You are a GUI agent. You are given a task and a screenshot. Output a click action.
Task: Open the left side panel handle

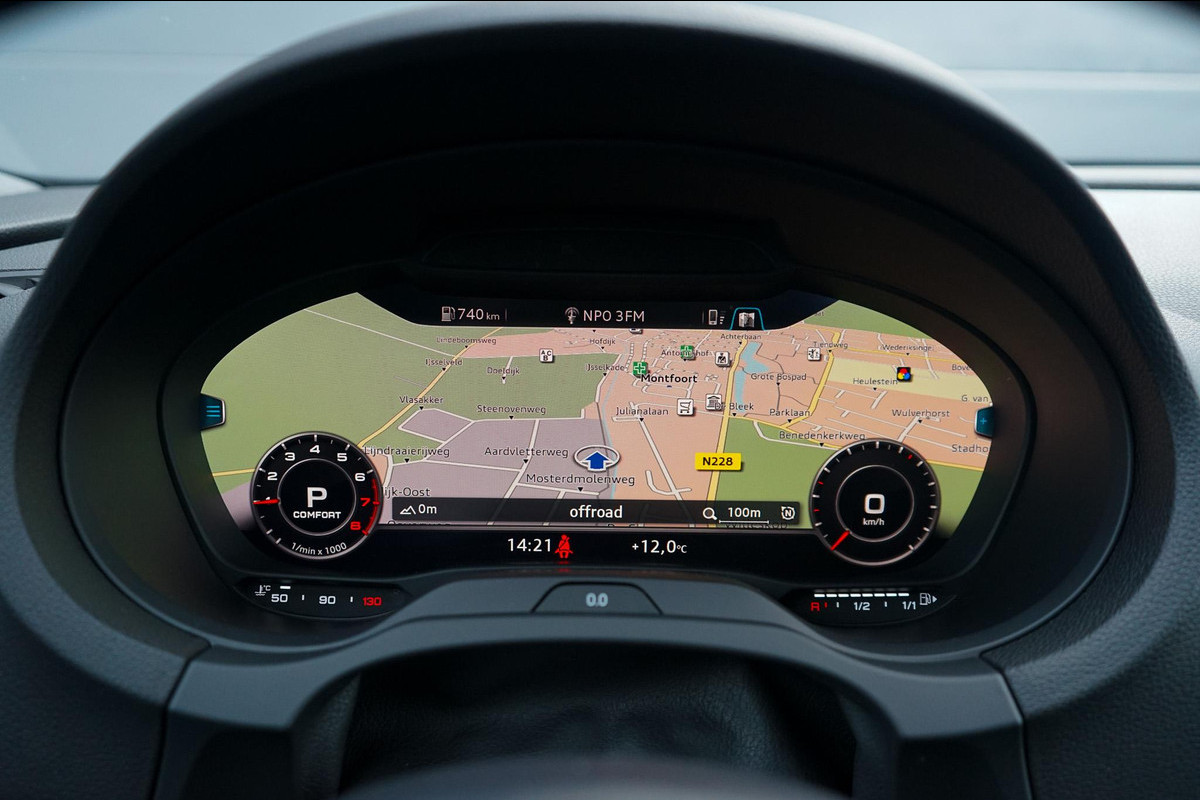pyautogui.click(x=213, y=411)
